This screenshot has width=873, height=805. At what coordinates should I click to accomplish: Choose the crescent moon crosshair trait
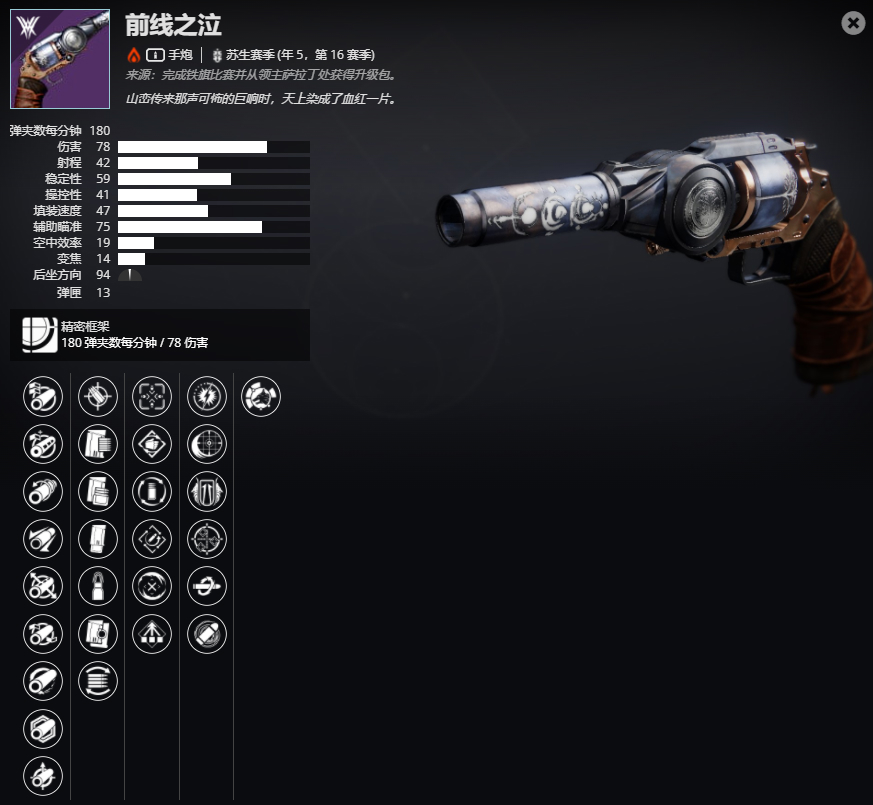[x=207, y=444]
